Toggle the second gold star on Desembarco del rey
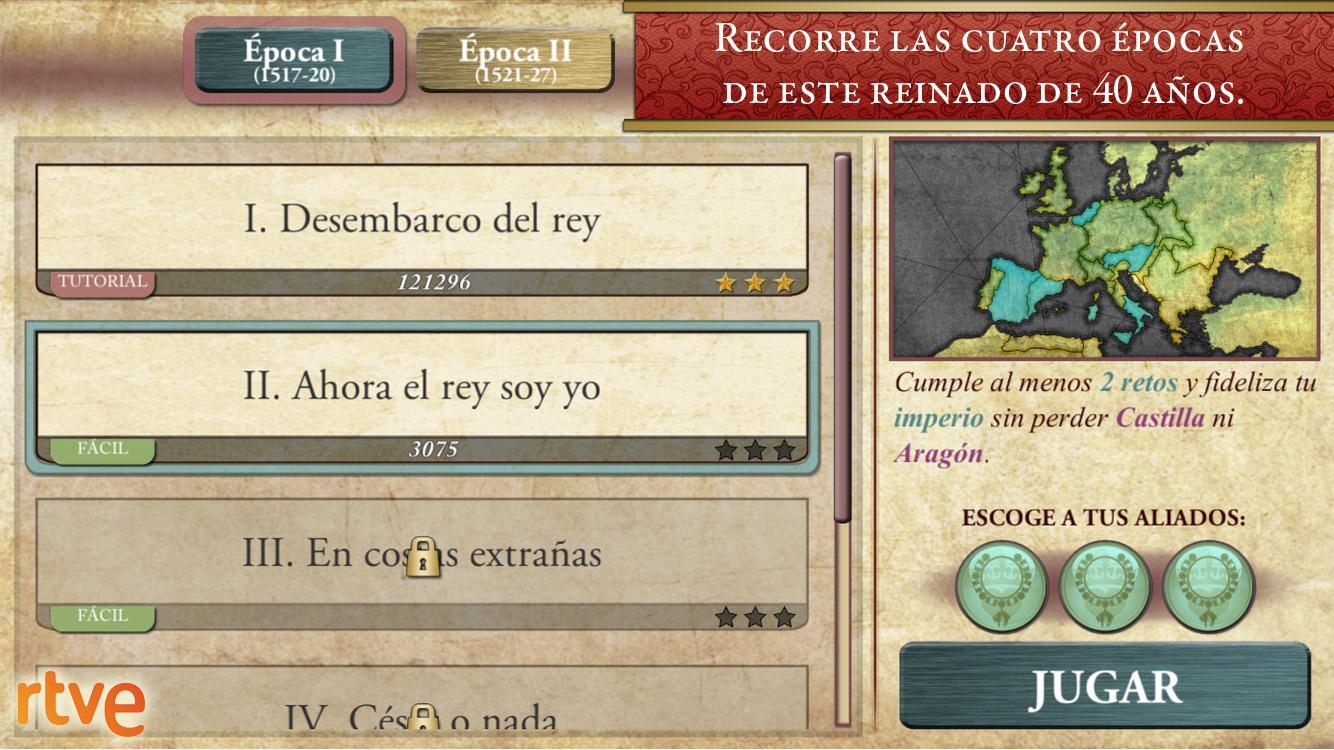Screen dimensions: 1334x750 753,282
